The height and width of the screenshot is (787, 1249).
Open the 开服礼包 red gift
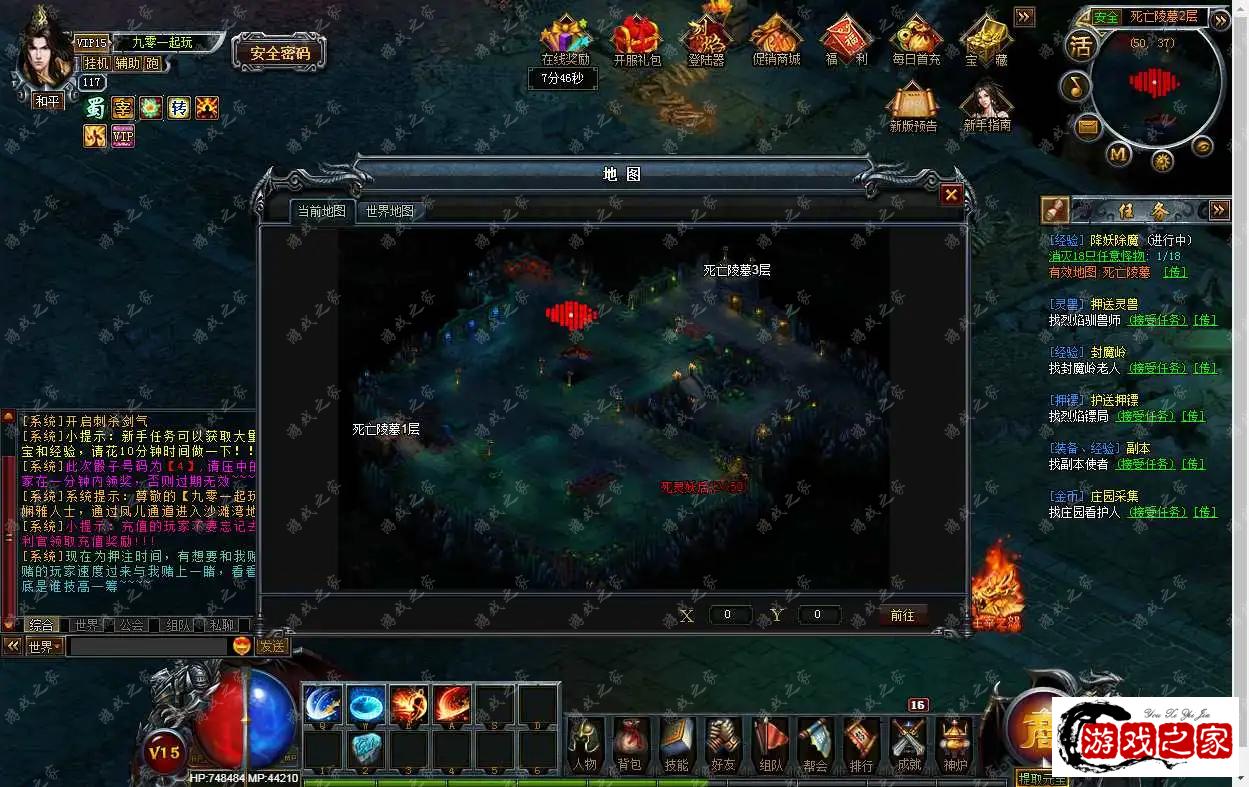(636, 38)
